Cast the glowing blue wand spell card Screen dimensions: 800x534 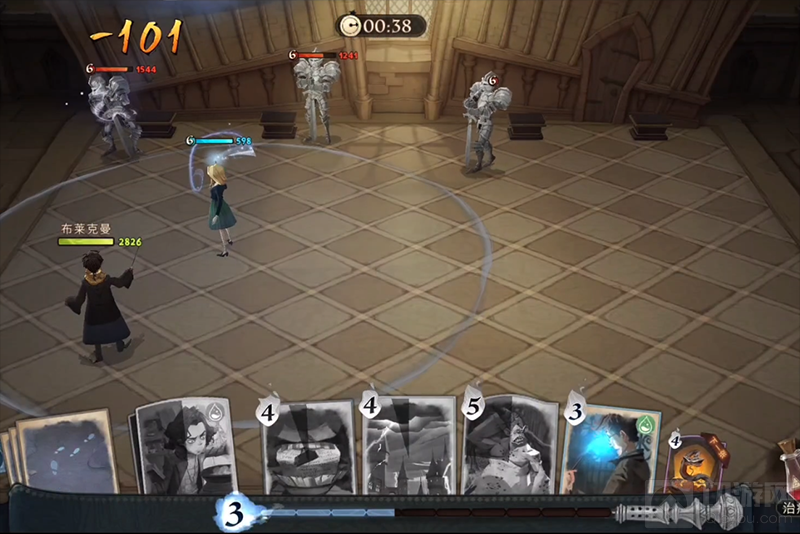pos(609,450)
